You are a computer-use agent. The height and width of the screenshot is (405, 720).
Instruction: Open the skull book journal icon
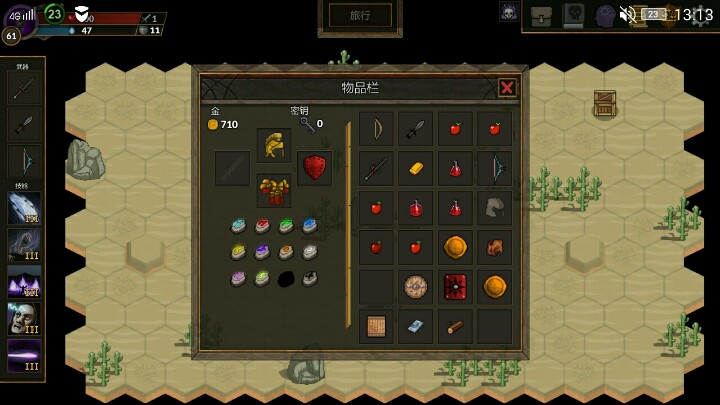click(x=573, y=14)
